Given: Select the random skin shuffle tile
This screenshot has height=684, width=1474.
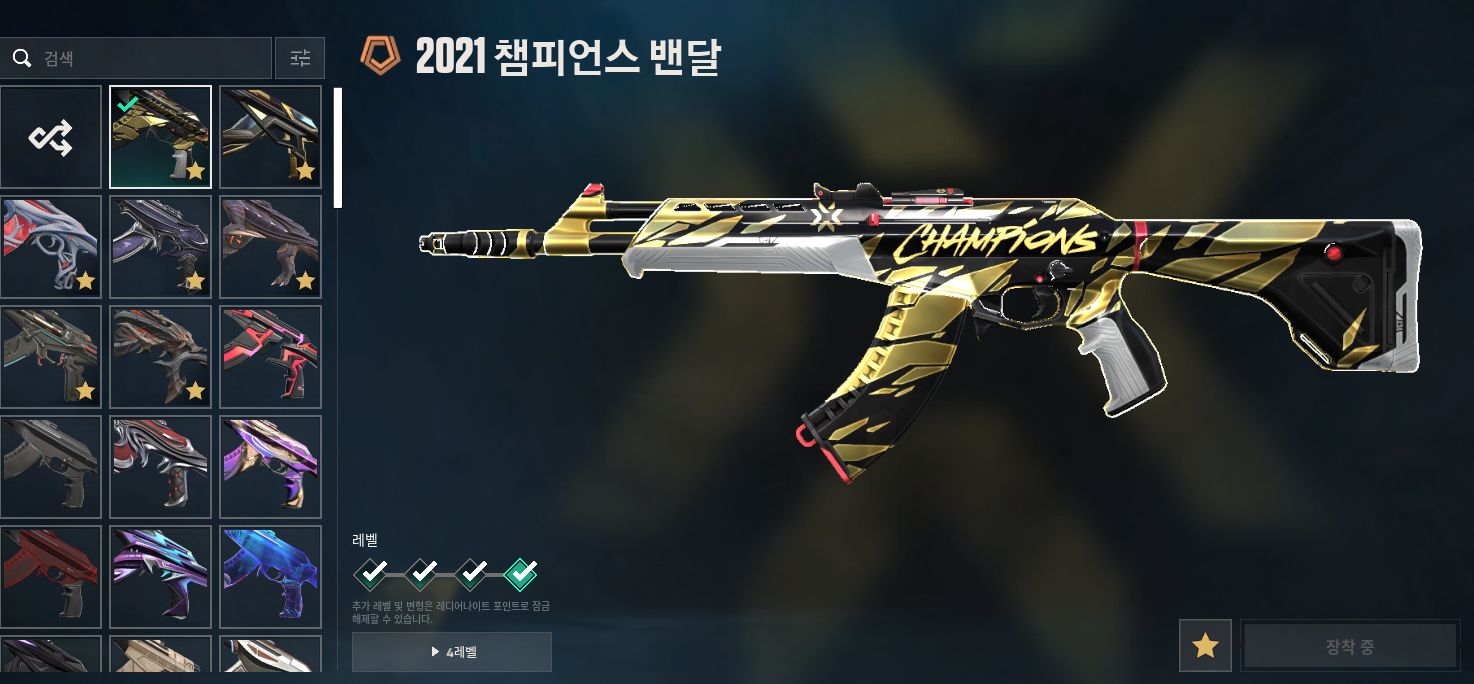Looking at the screenshot, I should (51, 137).
